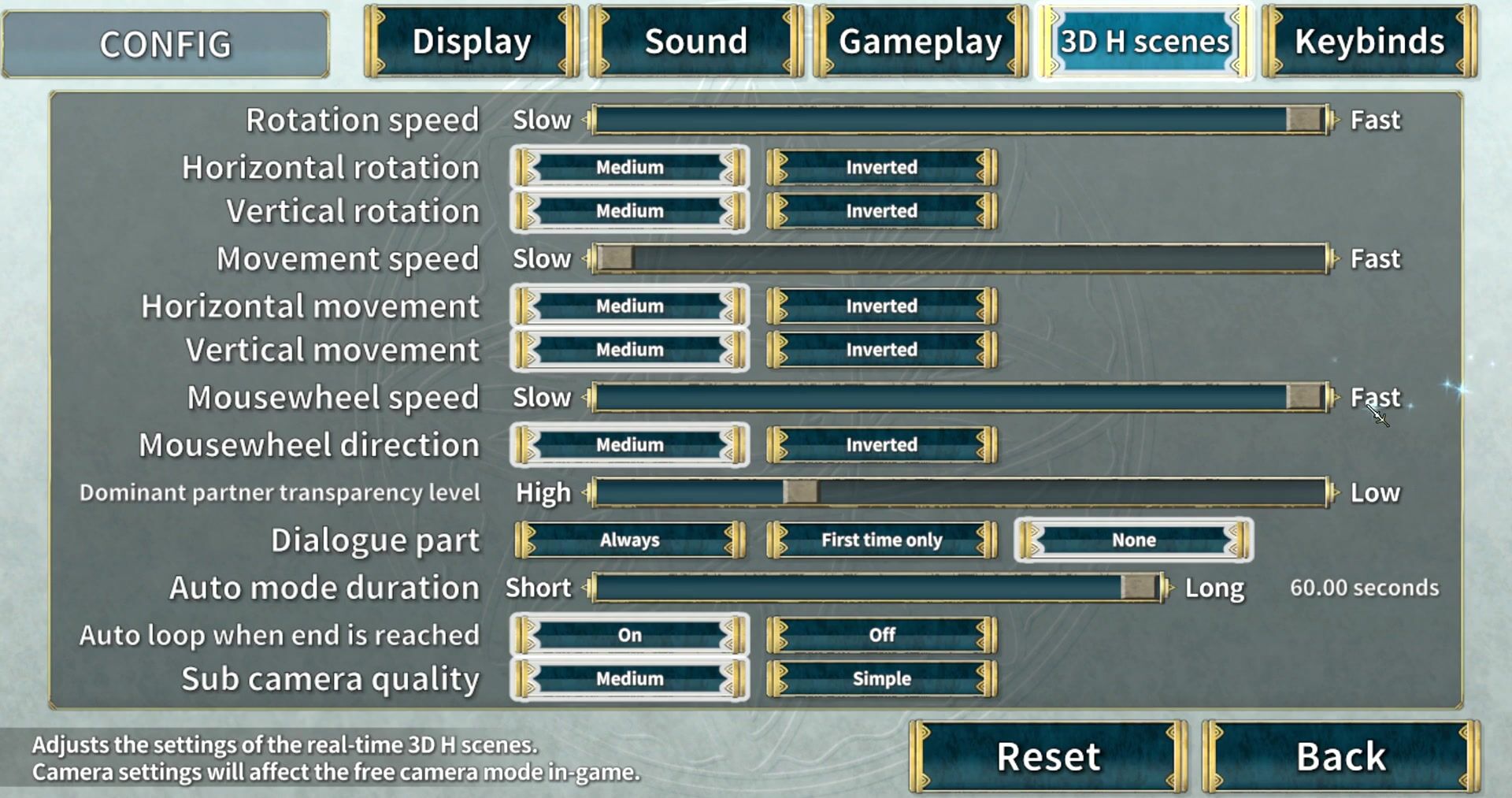The image size is (1512, 798).
Task: Select Medium for Vertical movement
Action: point(629,350)
